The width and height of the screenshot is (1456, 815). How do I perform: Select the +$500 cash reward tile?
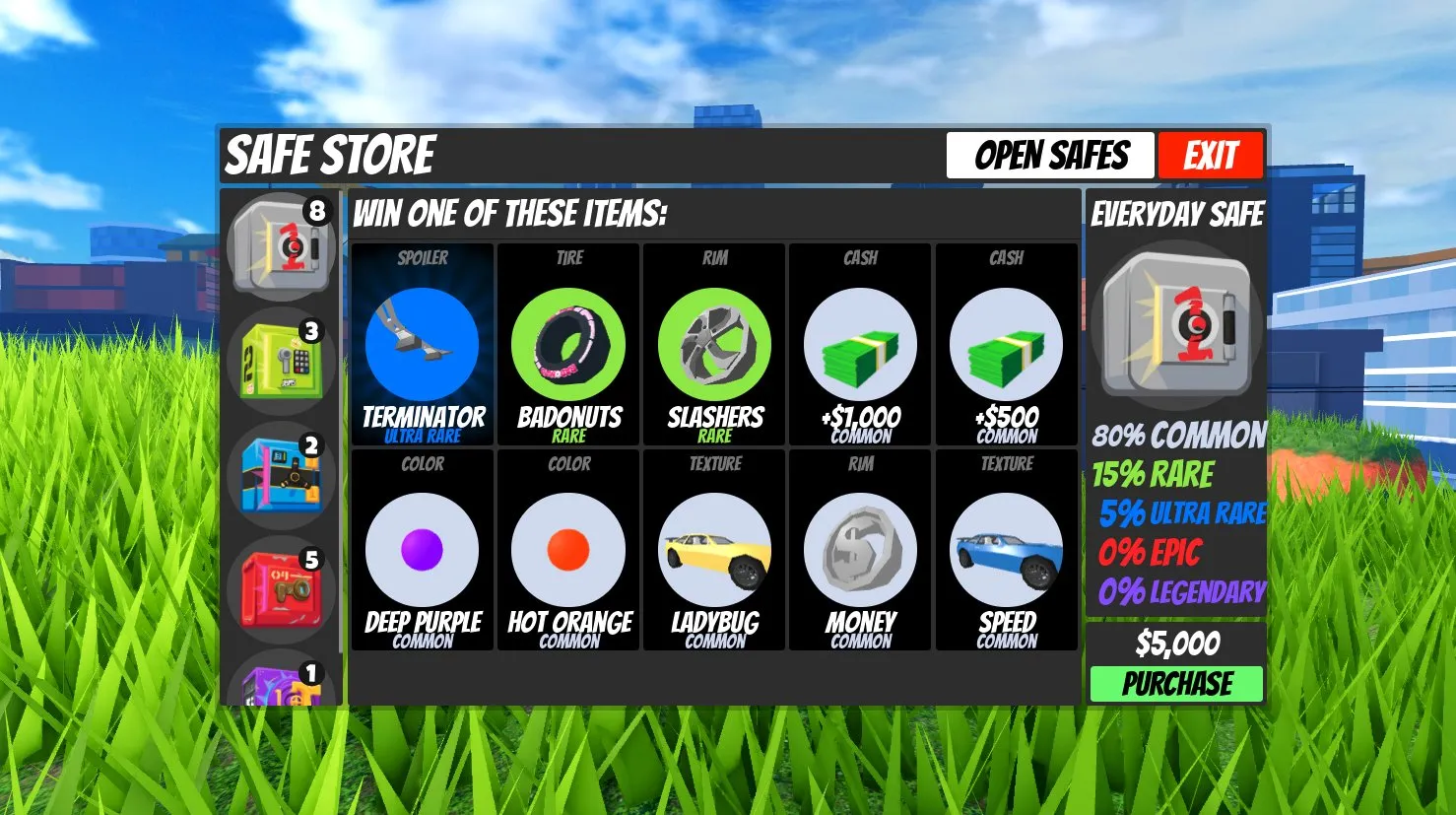pos(1006,345)
